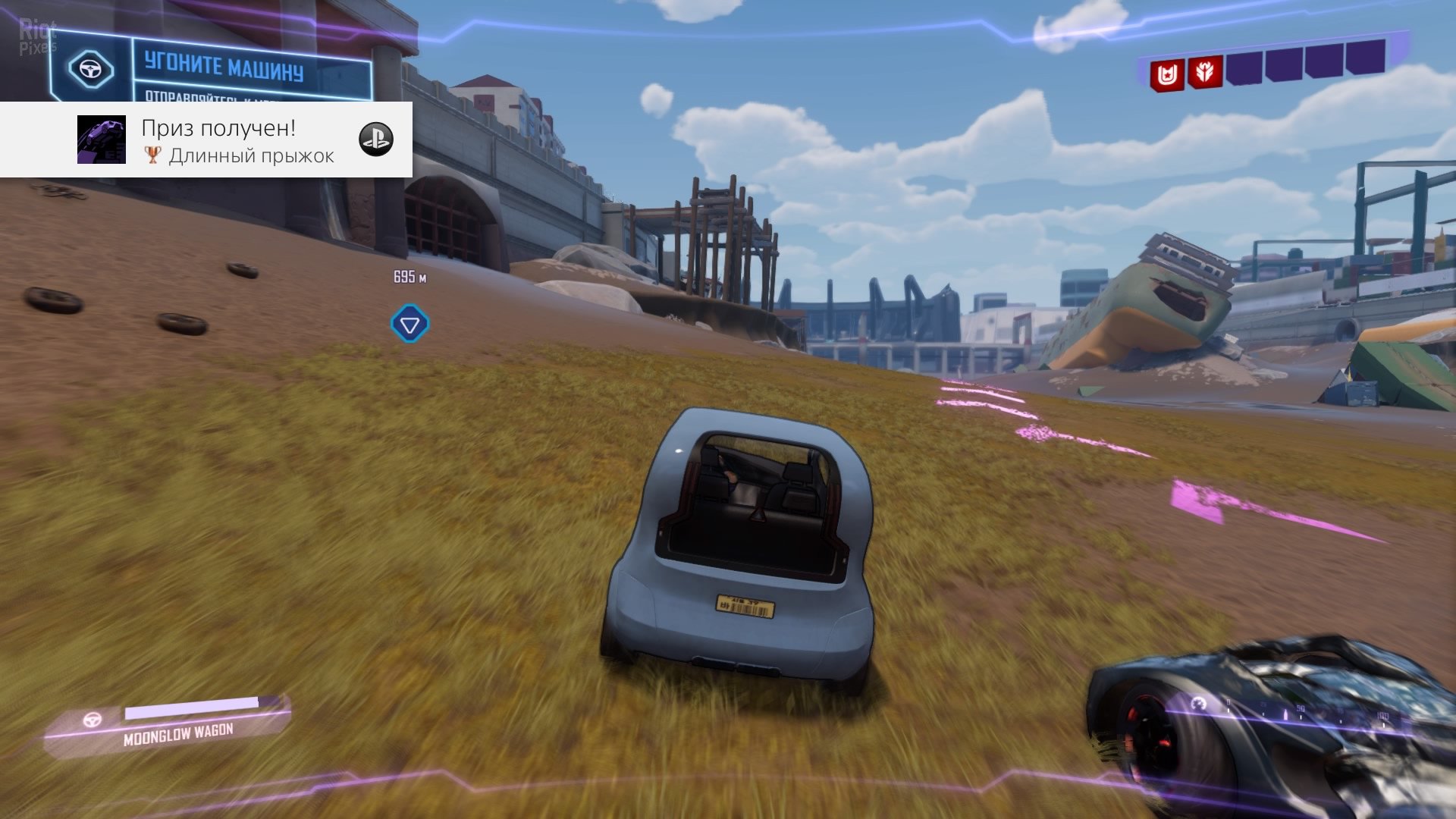Click the red flame status icon

point(1204,73)
